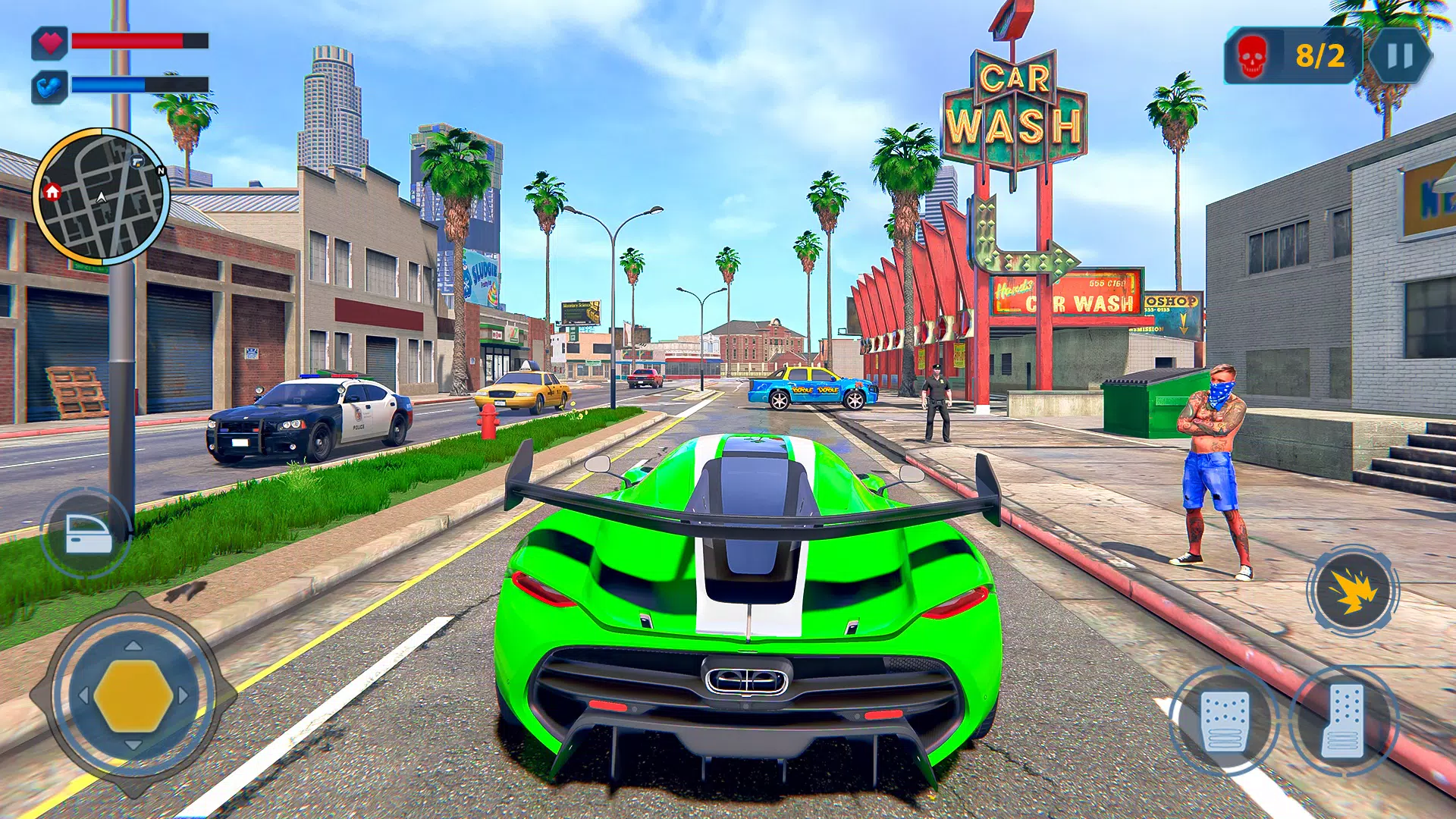Tap the car icon marker on the minimap
The height and width of the screenshot is (819, 1456).
tap(136, 162)
